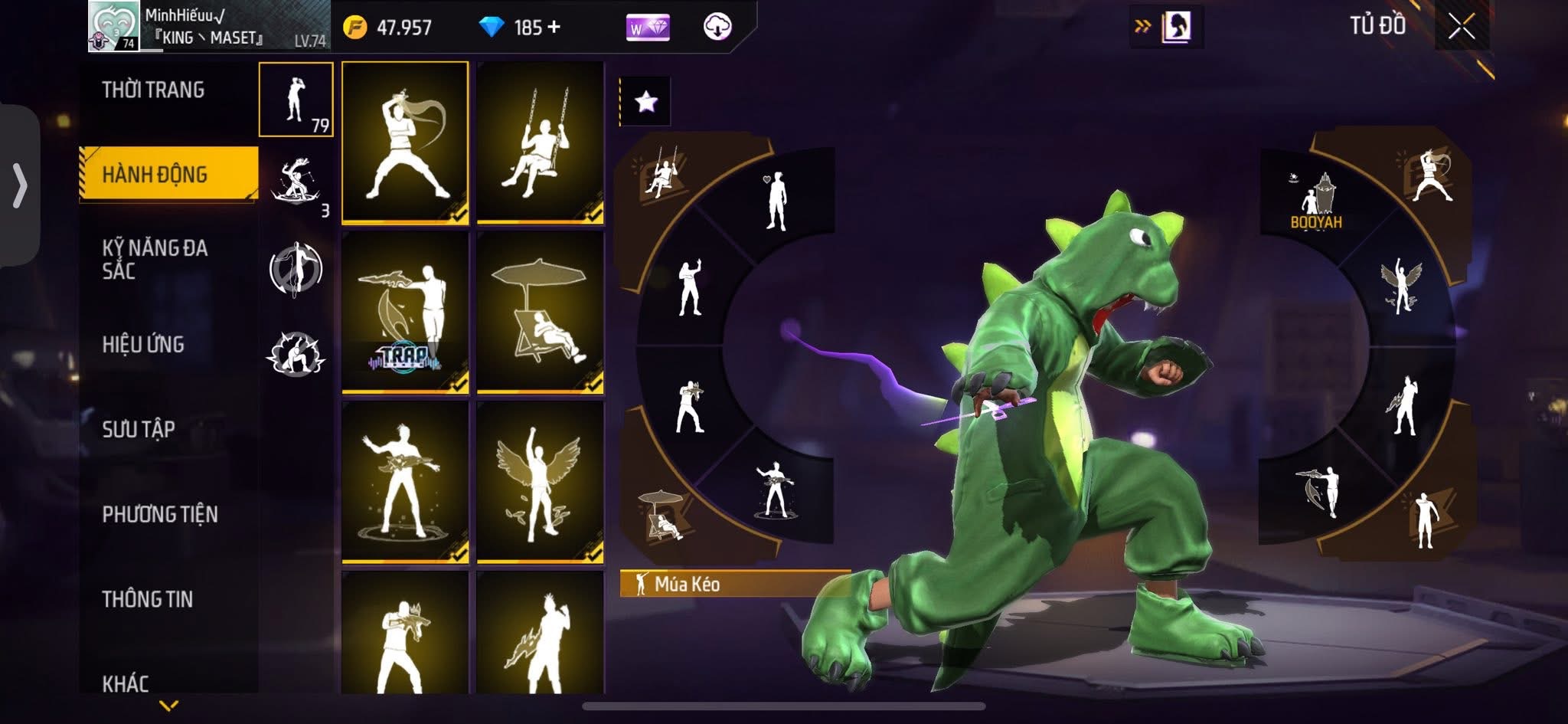Close the Tủ Đồ wardrobe screen

tap(1461, 27)
